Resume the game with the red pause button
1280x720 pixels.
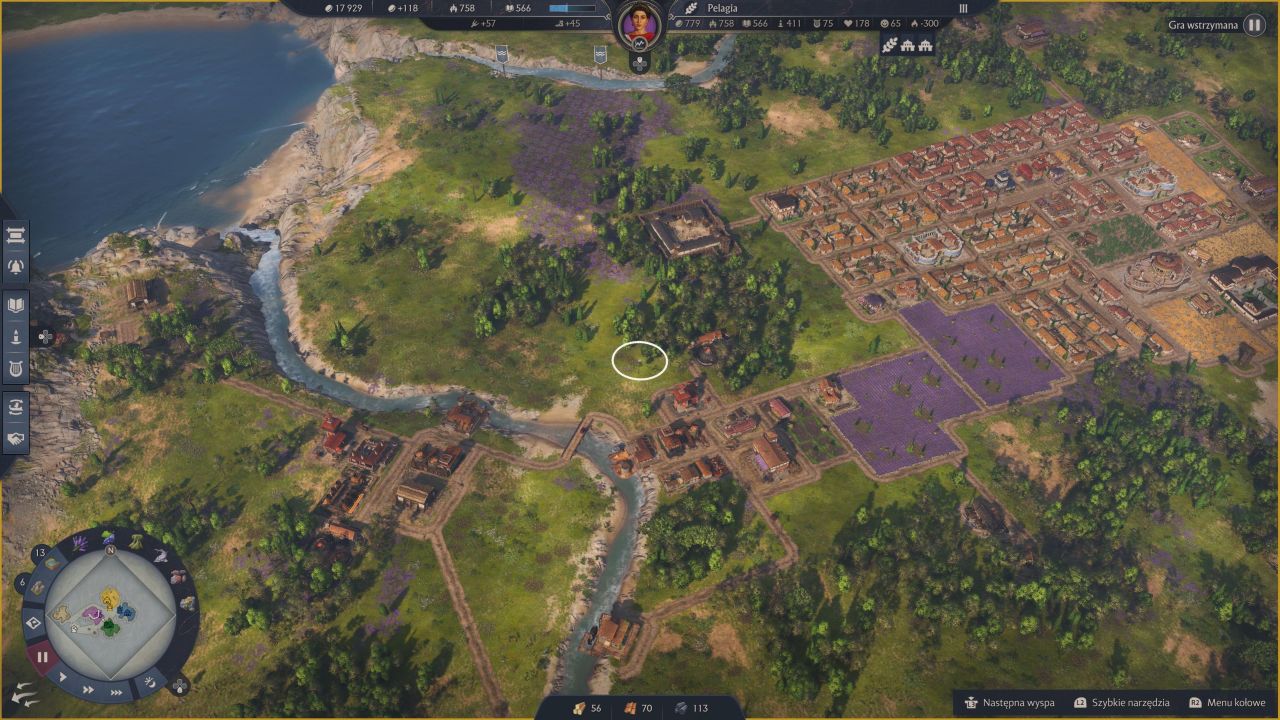click(x=42, y=657)
